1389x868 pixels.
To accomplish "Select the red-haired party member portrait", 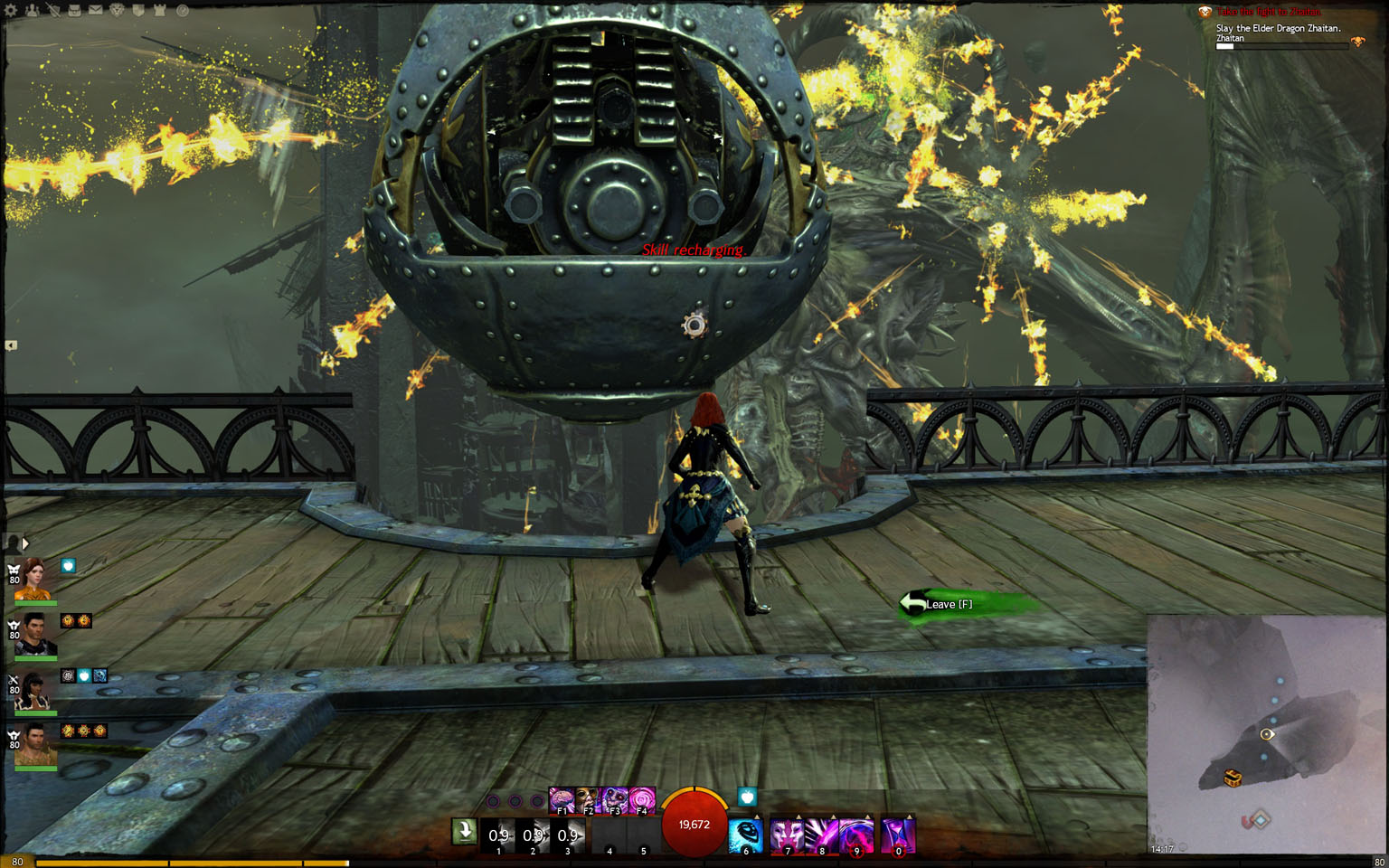I will (33, 580).
